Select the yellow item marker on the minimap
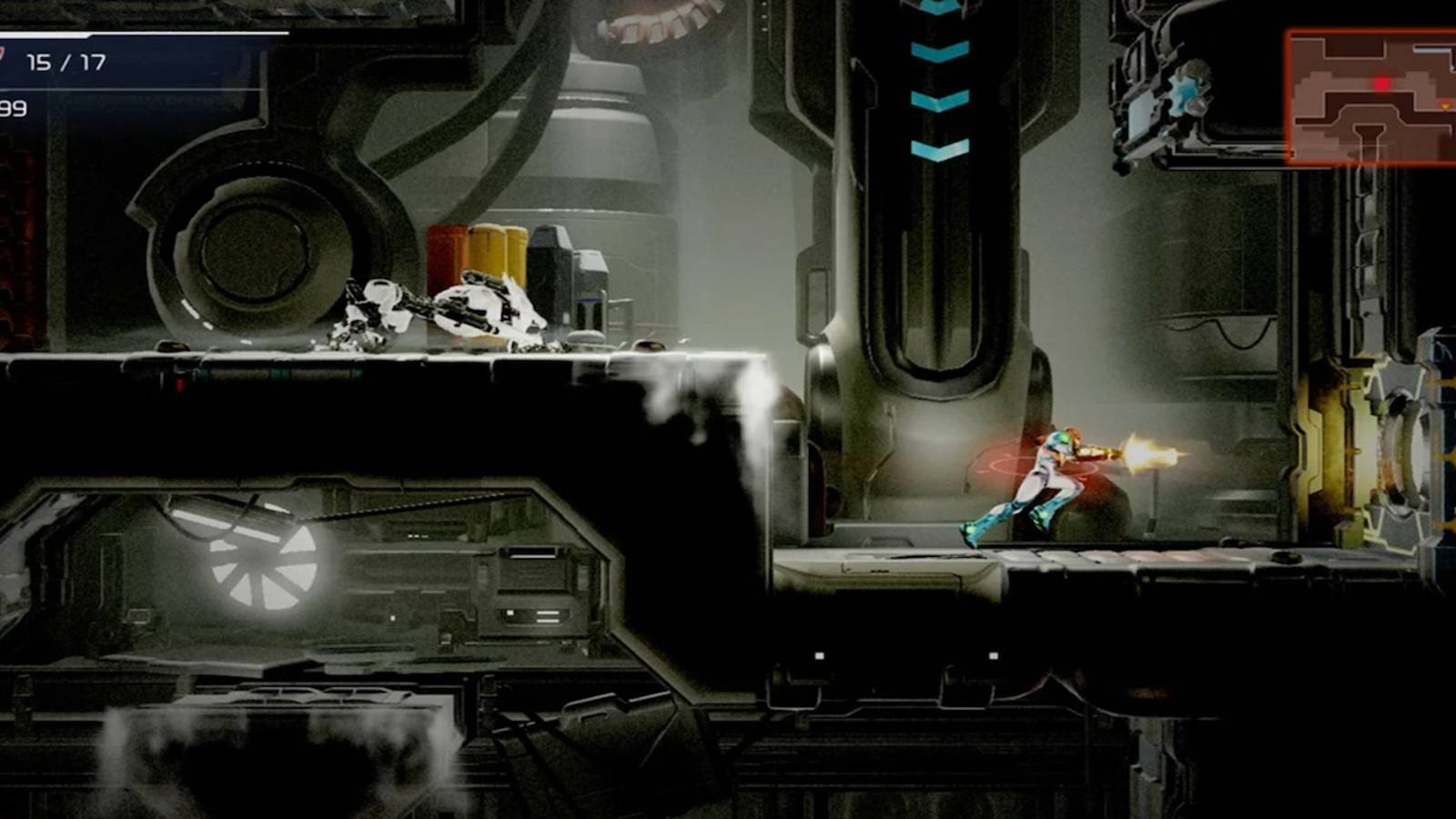Image resolution: width=1456 pixels, height=819 pixels. click(1445, 106)
